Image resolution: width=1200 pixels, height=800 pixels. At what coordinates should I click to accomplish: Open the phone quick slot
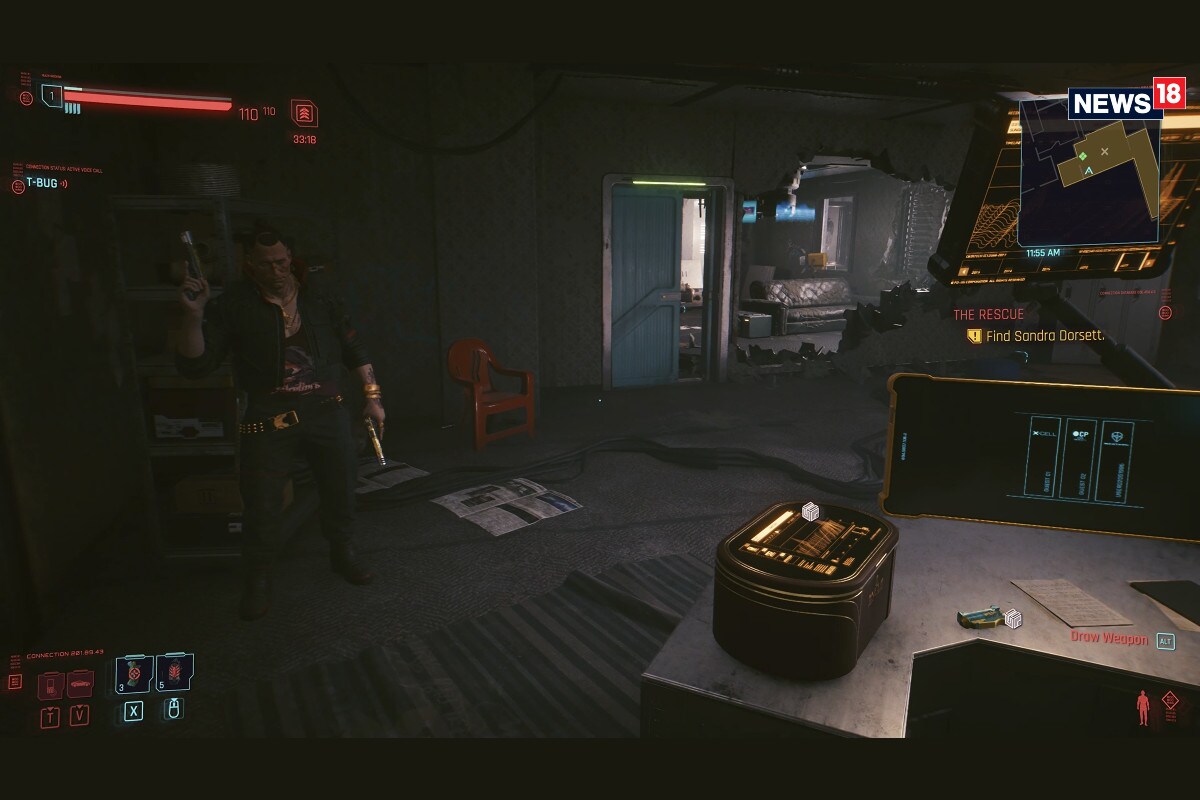click(x=50, y=685)
